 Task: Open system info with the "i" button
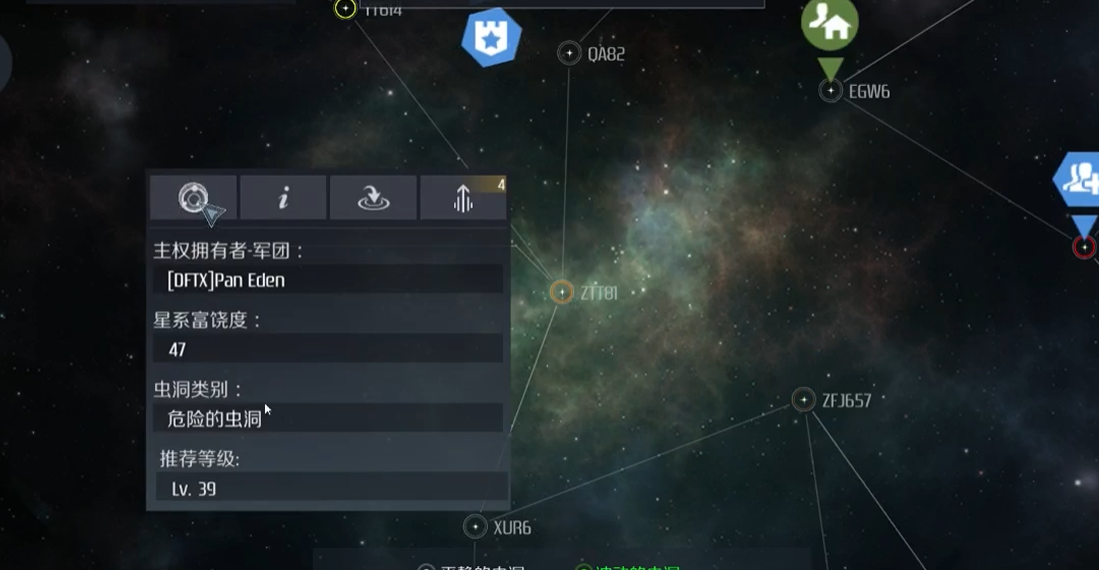point(283,197)
